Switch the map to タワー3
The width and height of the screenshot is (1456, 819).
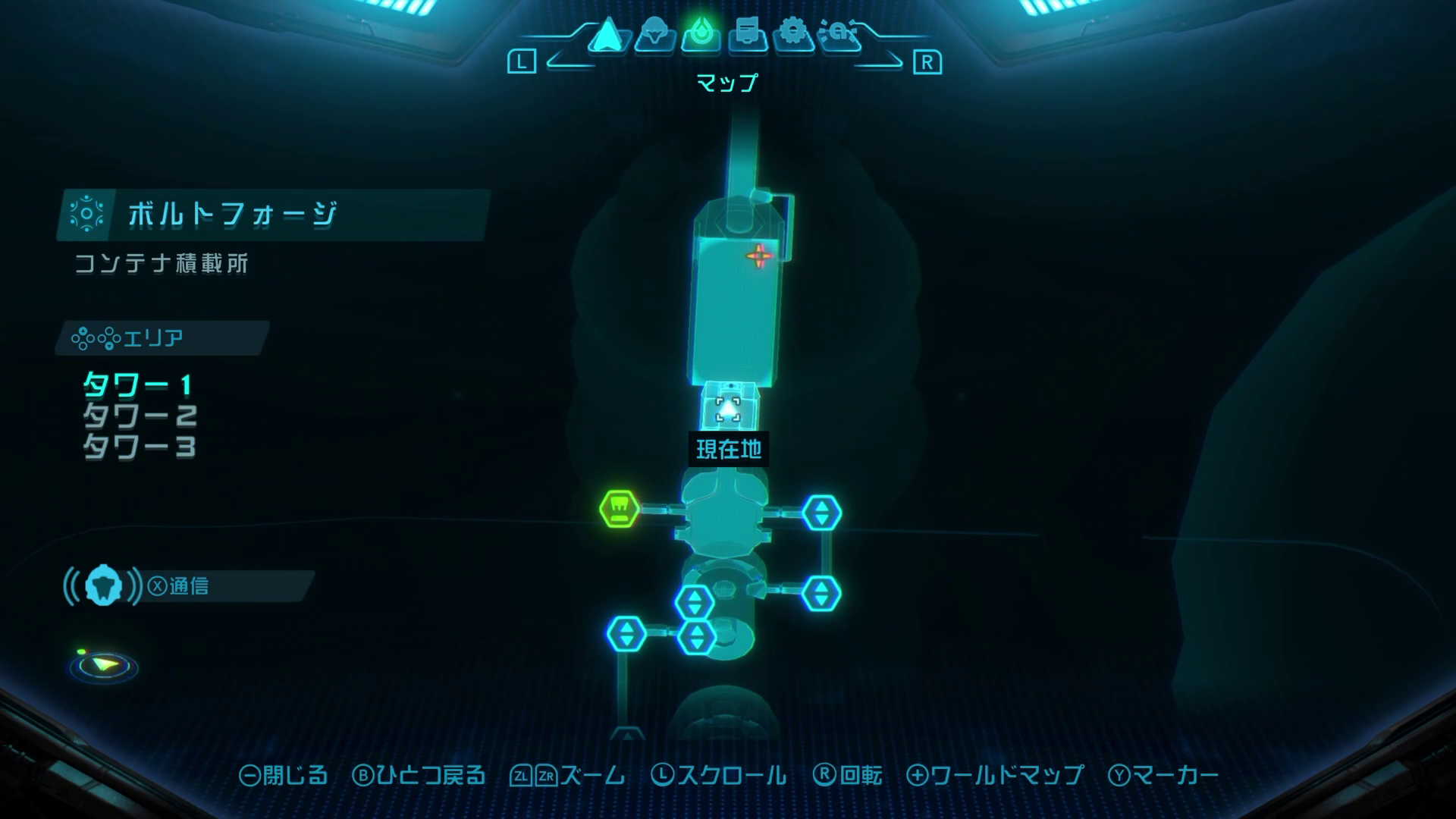coord(140,447)
